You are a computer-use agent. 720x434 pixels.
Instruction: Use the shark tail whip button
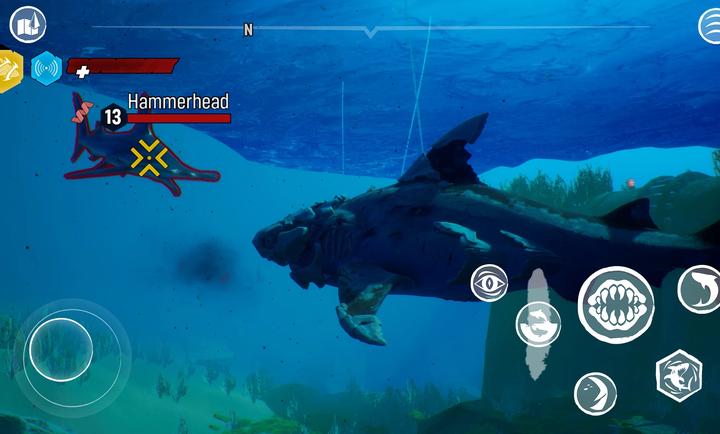pos(698,289)
